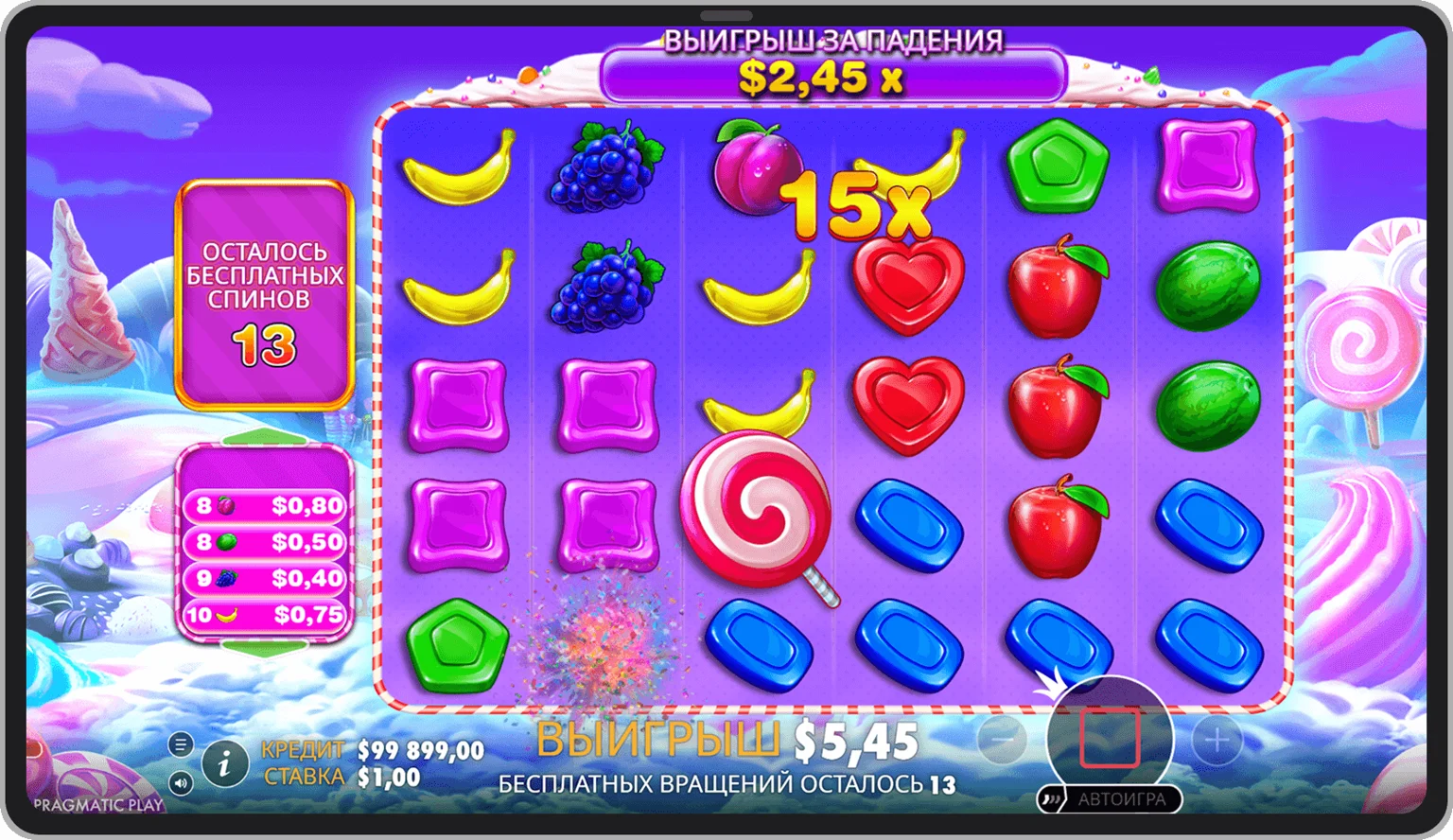The width and height of the screenshot is (1453, 840).
Task: Decrease the bet with the minus icon
Action: pos(1005,741)
